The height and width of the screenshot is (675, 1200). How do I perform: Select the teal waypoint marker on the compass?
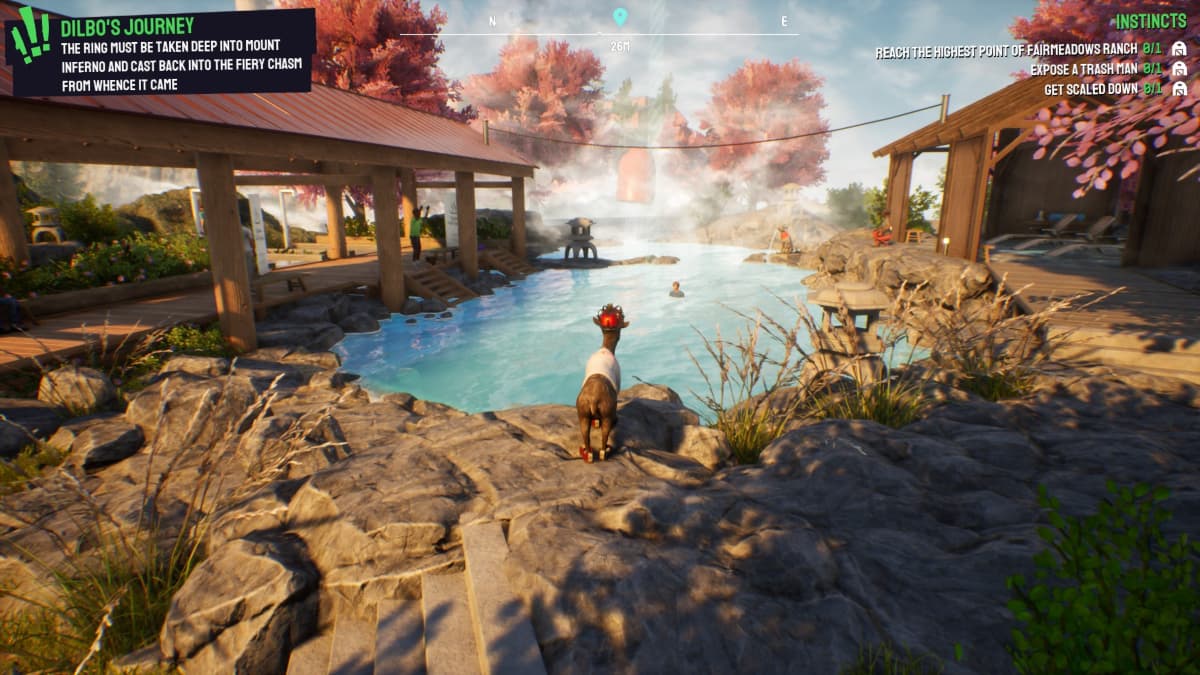tap(620, 17)
